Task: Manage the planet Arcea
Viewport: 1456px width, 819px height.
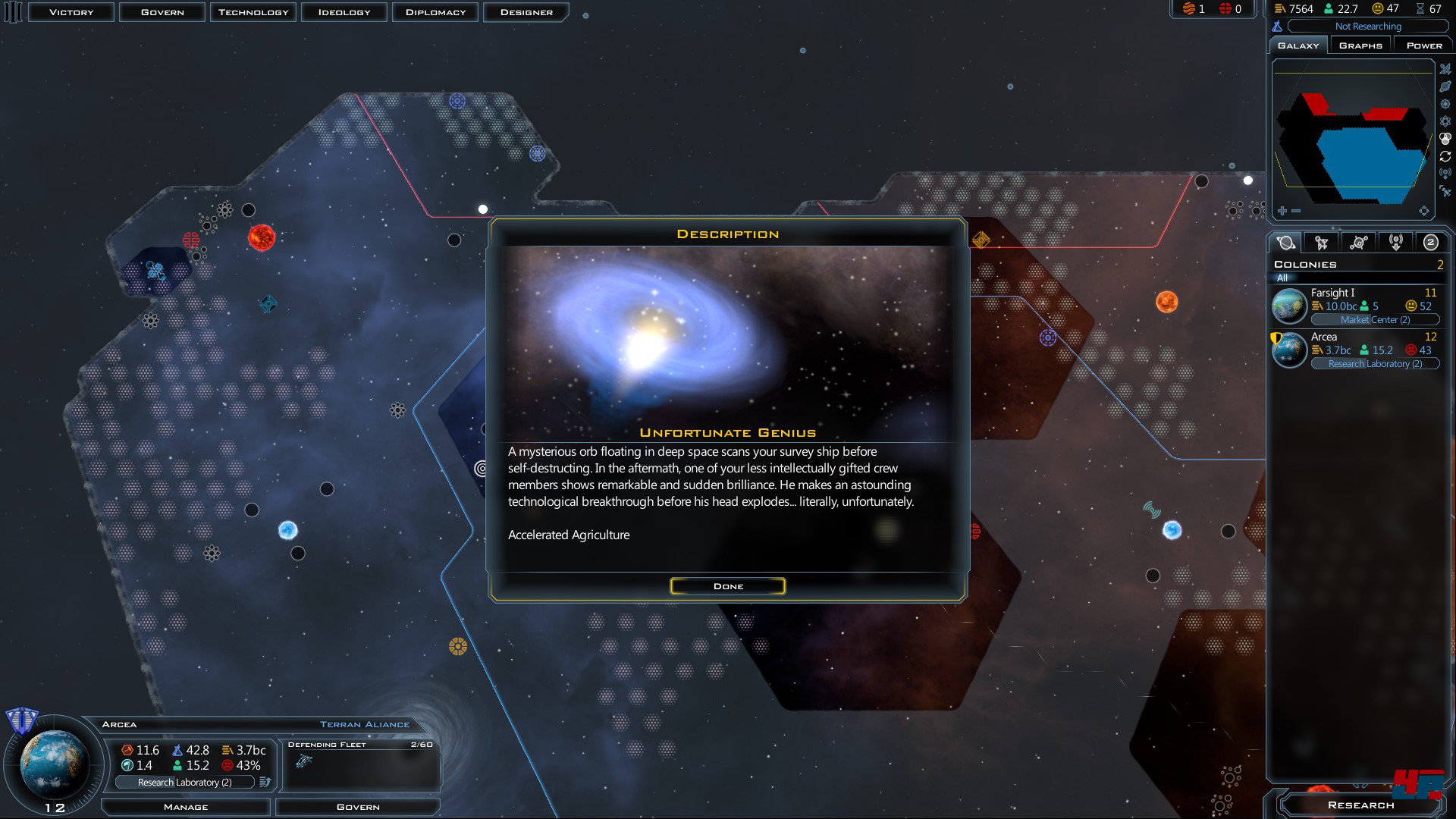Action: [186, 807]
